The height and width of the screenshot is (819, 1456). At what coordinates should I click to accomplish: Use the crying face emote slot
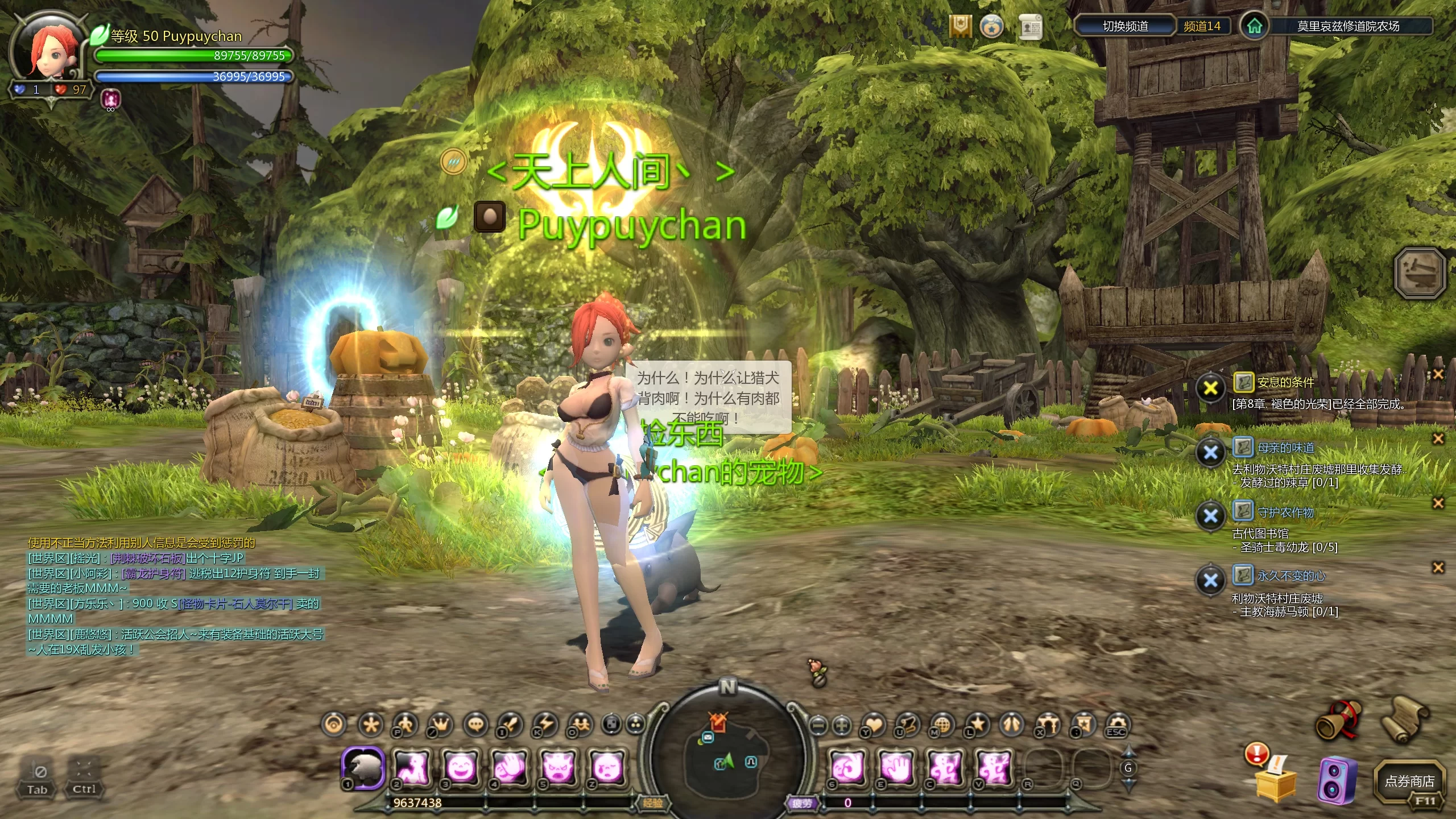click(x=606, y=767)
